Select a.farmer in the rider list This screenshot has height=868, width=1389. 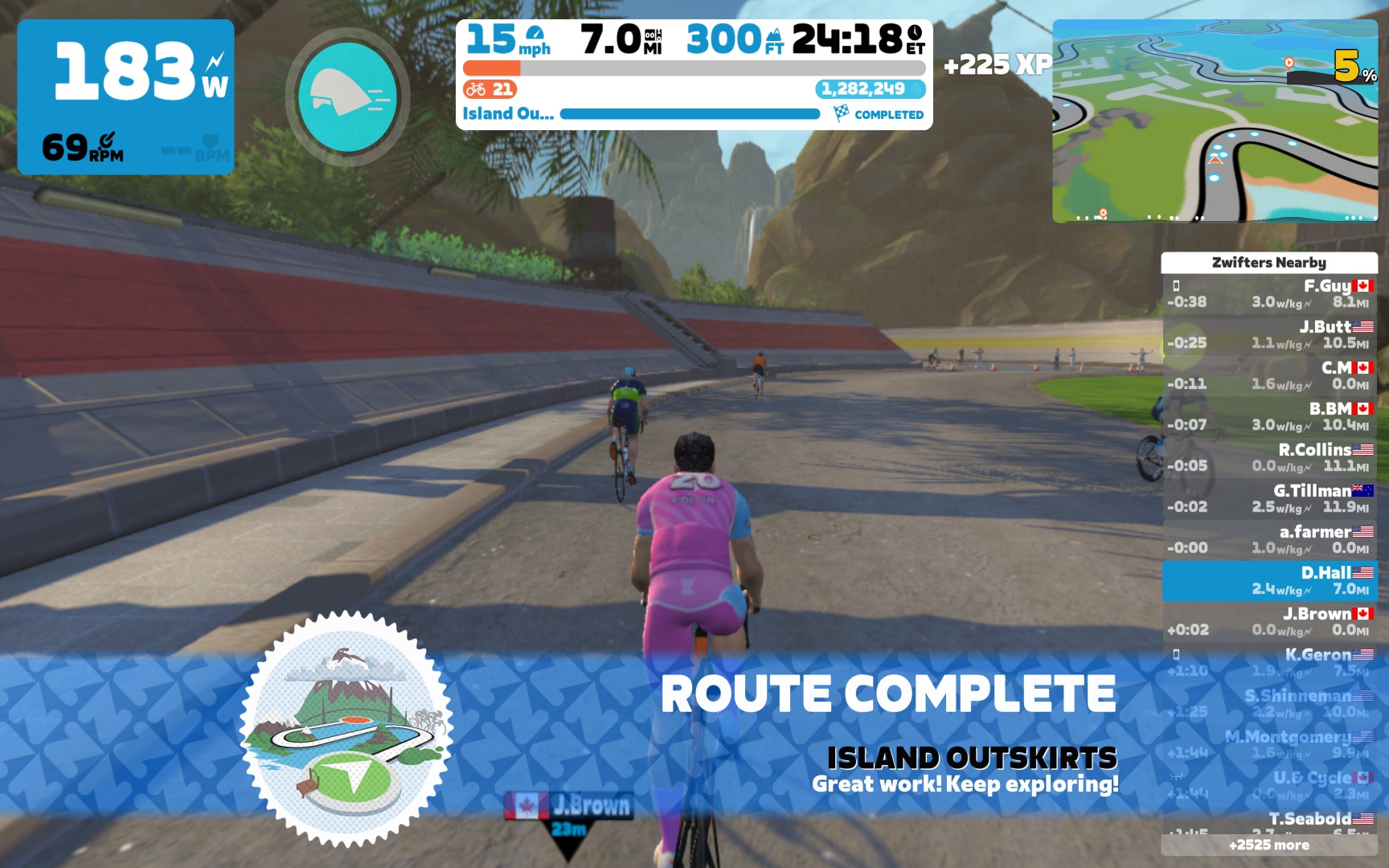click(x=1268, y=540)
